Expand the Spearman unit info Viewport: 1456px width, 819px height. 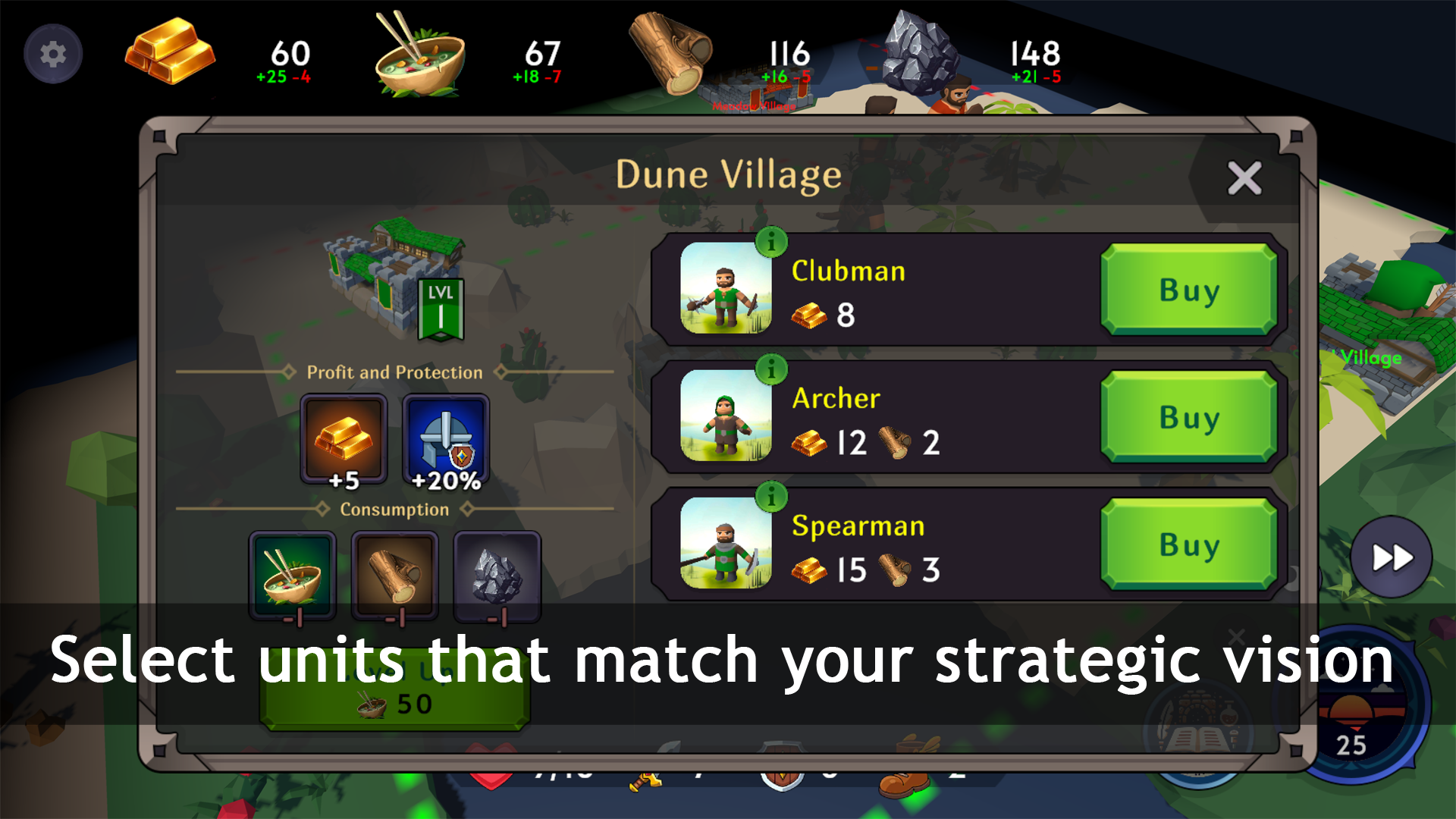click(x=773, y=497)
